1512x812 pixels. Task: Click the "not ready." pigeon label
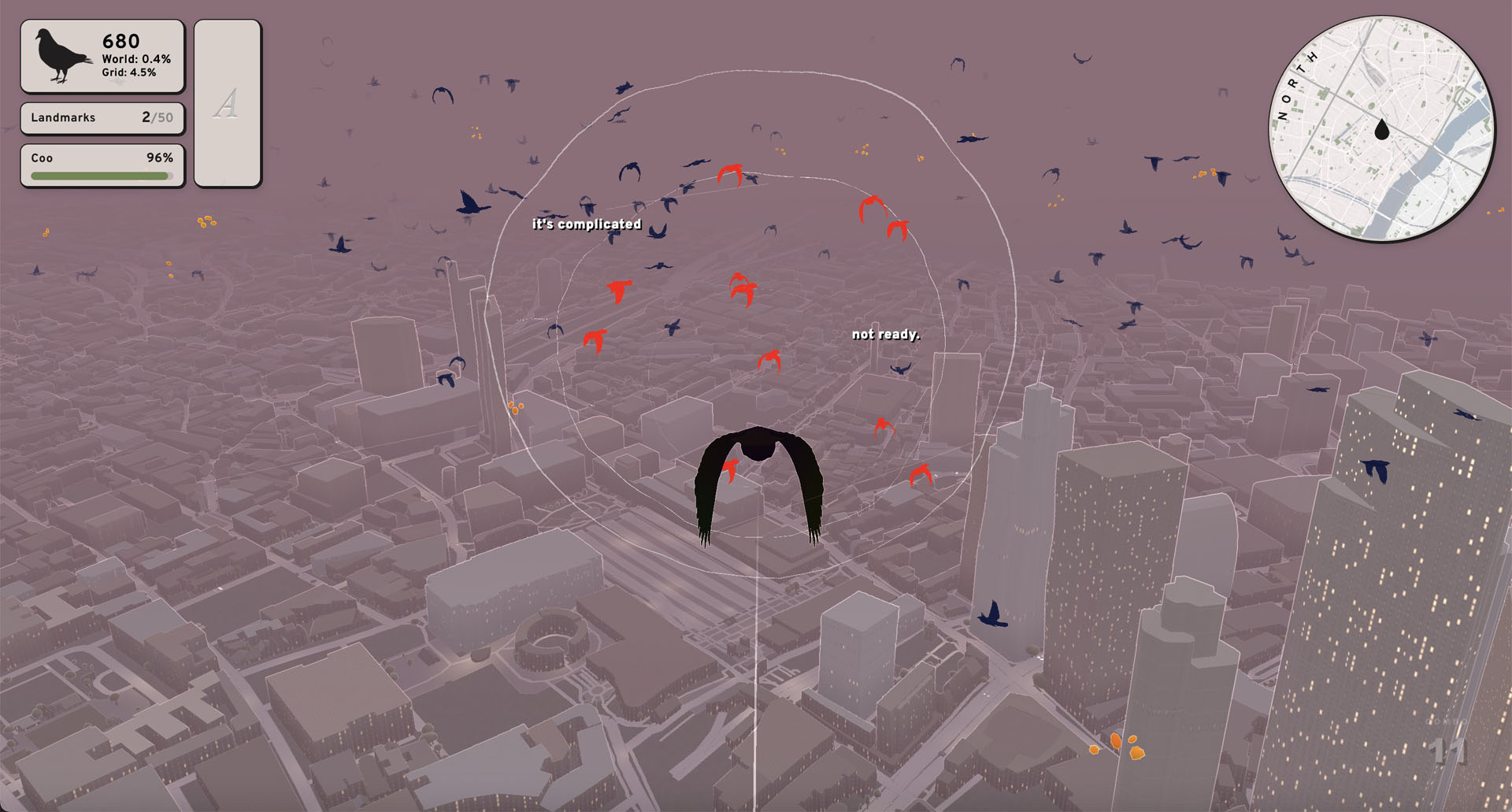point(886,335)
